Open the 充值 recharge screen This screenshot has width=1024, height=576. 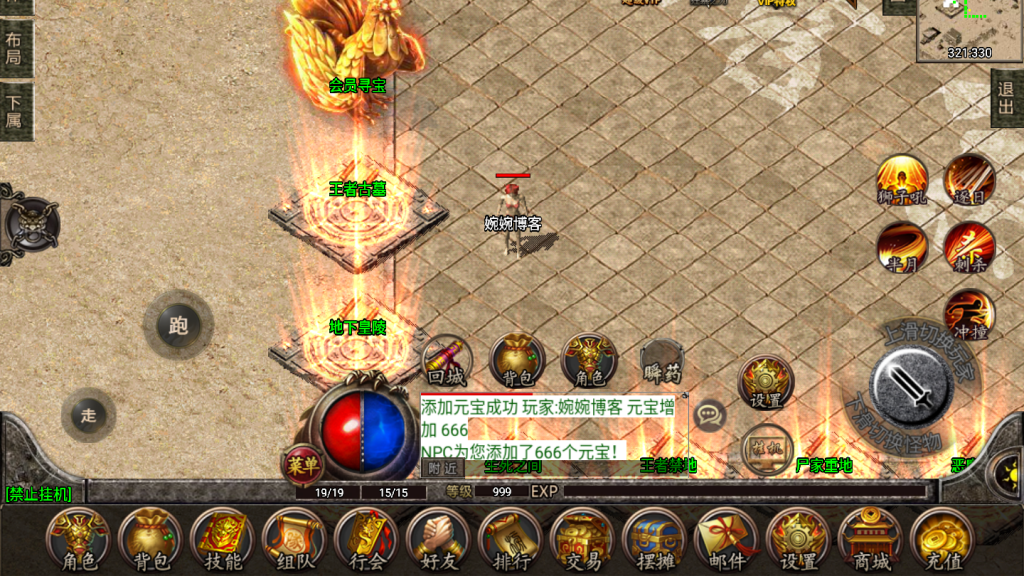[x=940, y=539]
